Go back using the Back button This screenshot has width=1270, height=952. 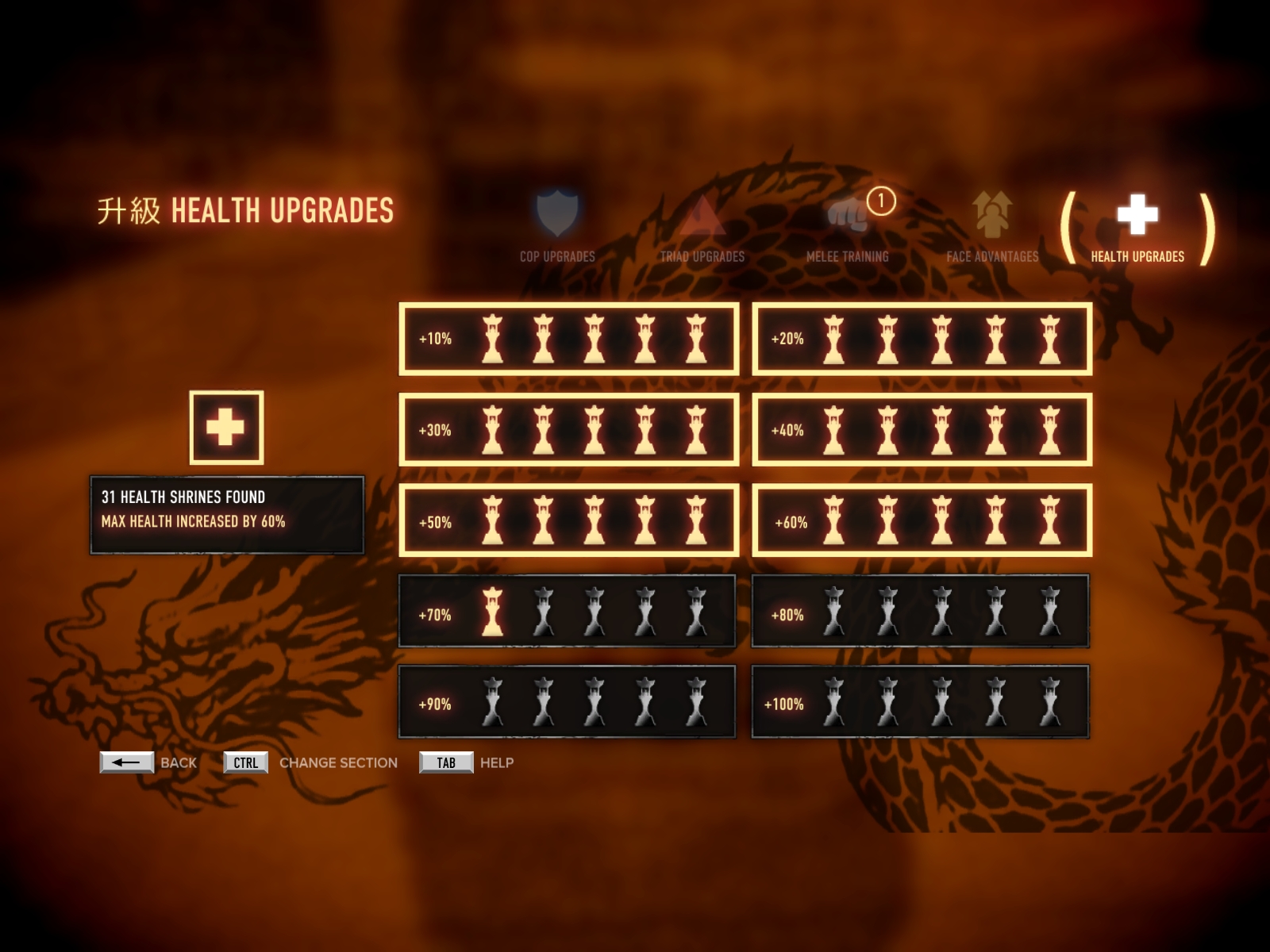(x=127, y=762)
